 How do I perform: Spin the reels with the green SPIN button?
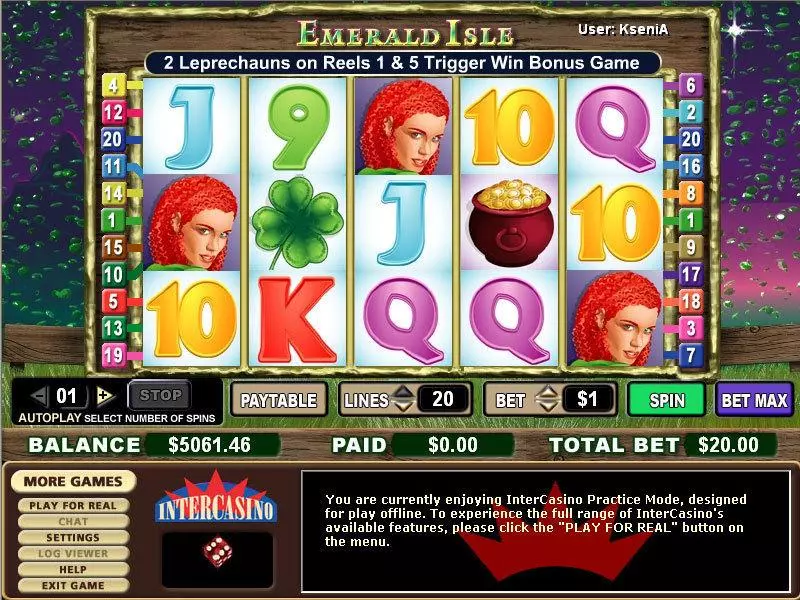point(667,400)
